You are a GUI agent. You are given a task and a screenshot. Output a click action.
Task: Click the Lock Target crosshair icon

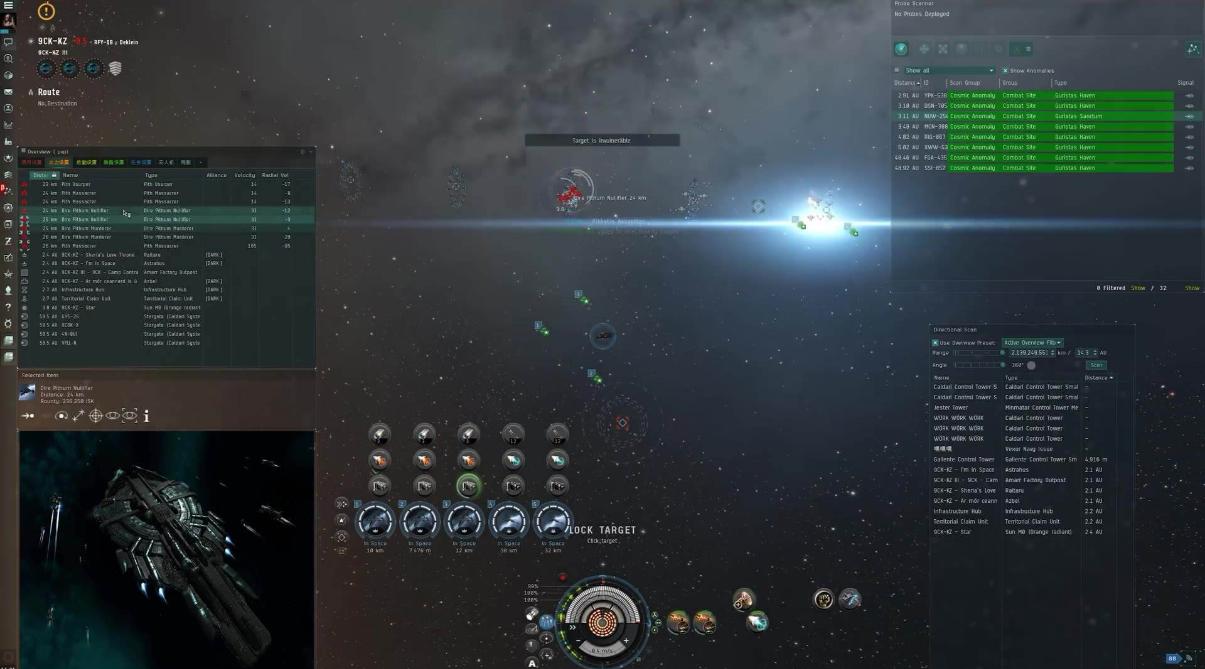coord(96,416)
